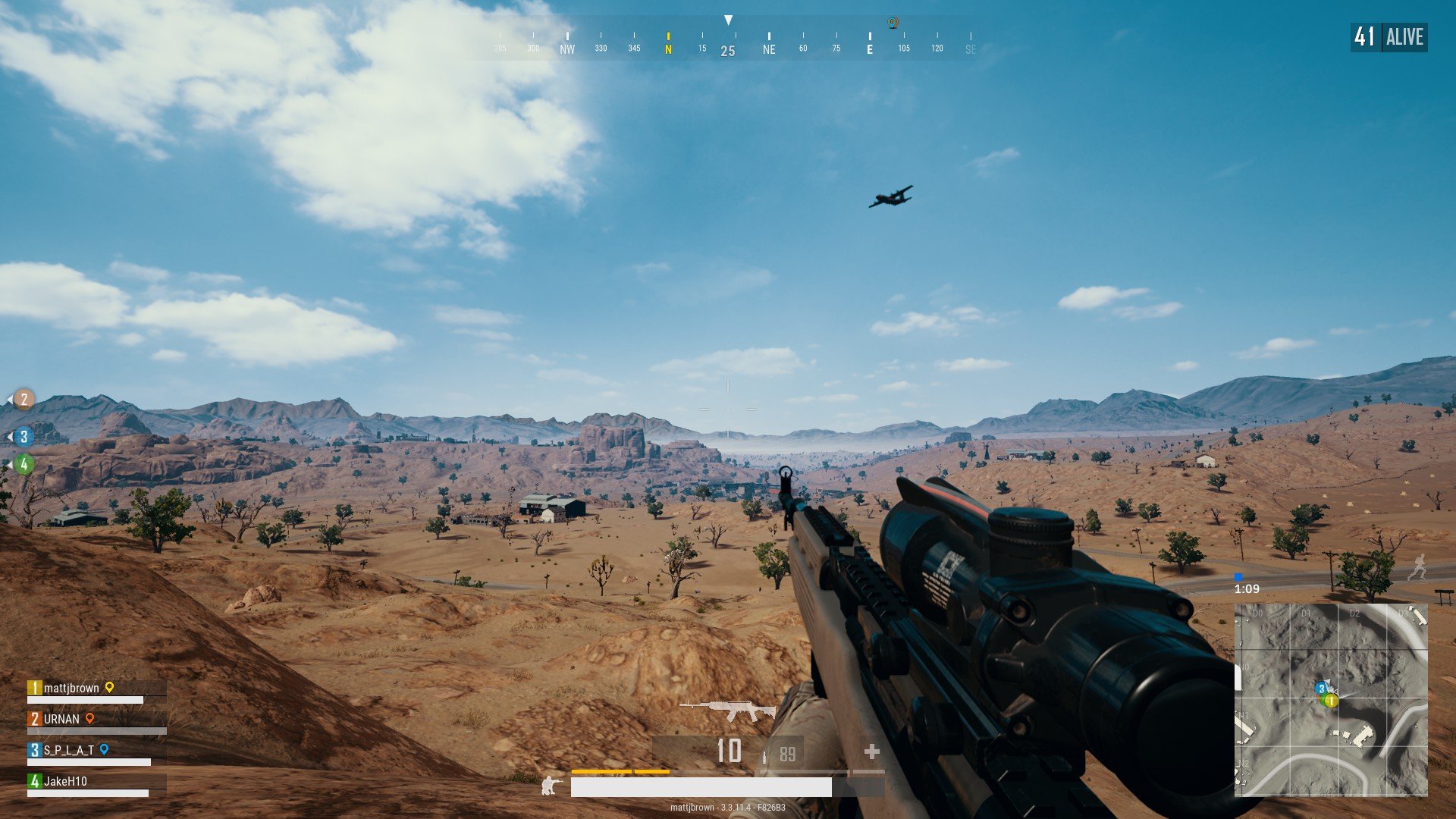Screen dimensions: 1456x819
Task: Click the crouching stance indicator icon
Action: (x=549, y=786)
